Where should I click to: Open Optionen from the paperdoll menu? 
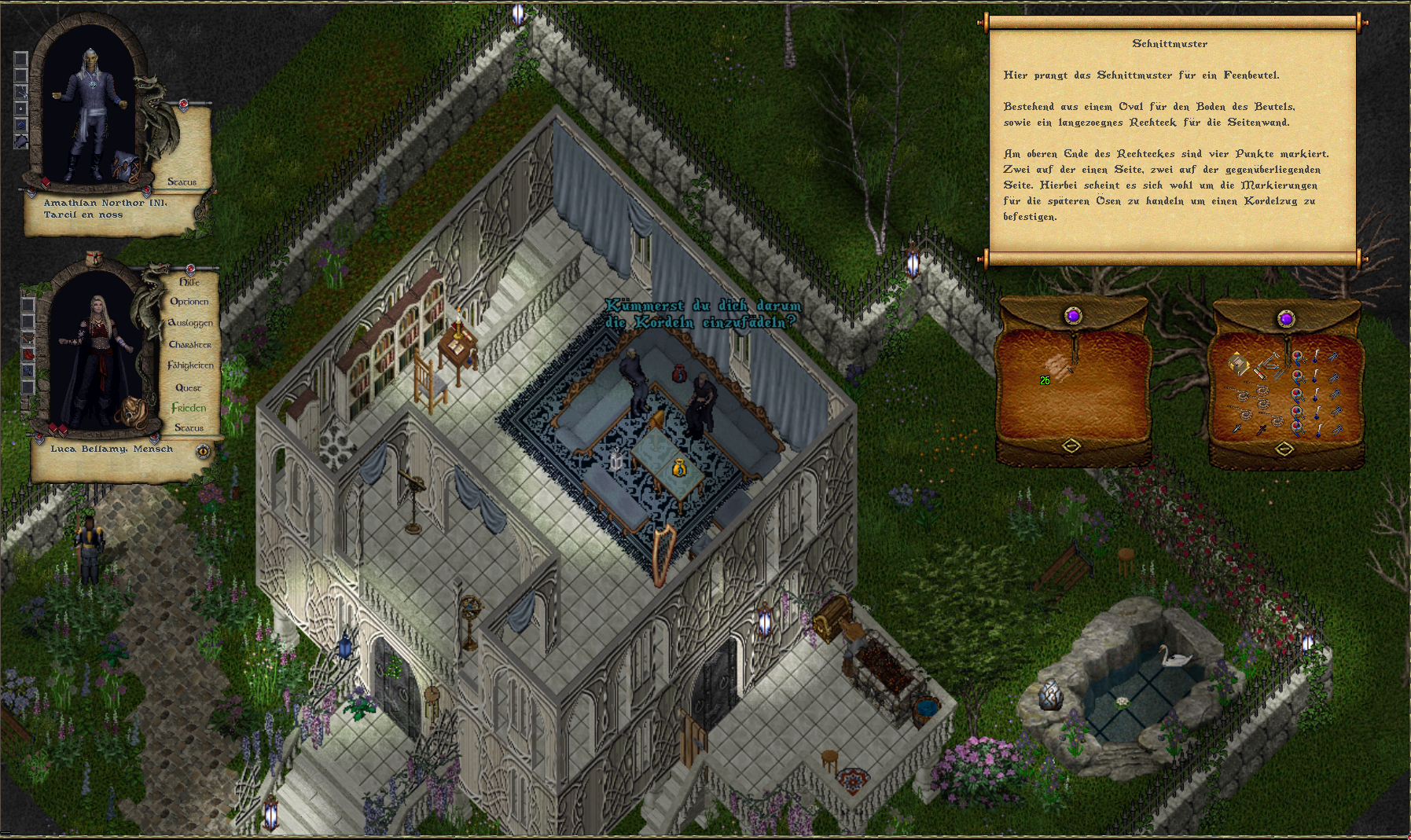tap(189, 301)
